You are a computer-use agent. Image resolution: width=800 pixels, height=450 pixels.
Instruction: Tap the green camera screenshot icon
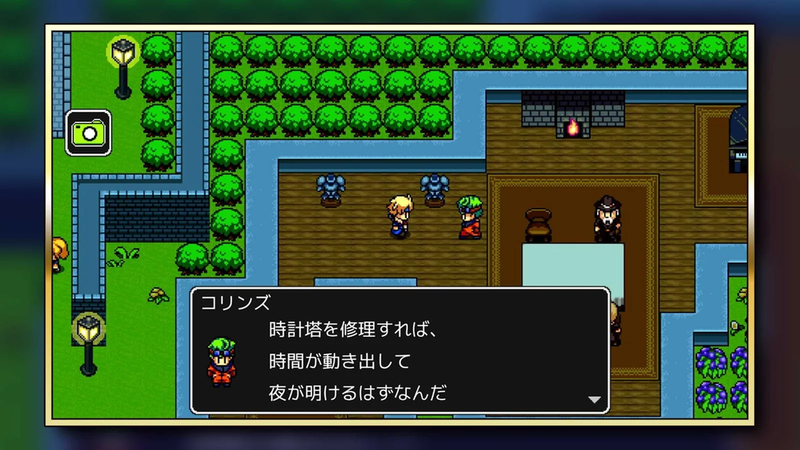[88, 132]
